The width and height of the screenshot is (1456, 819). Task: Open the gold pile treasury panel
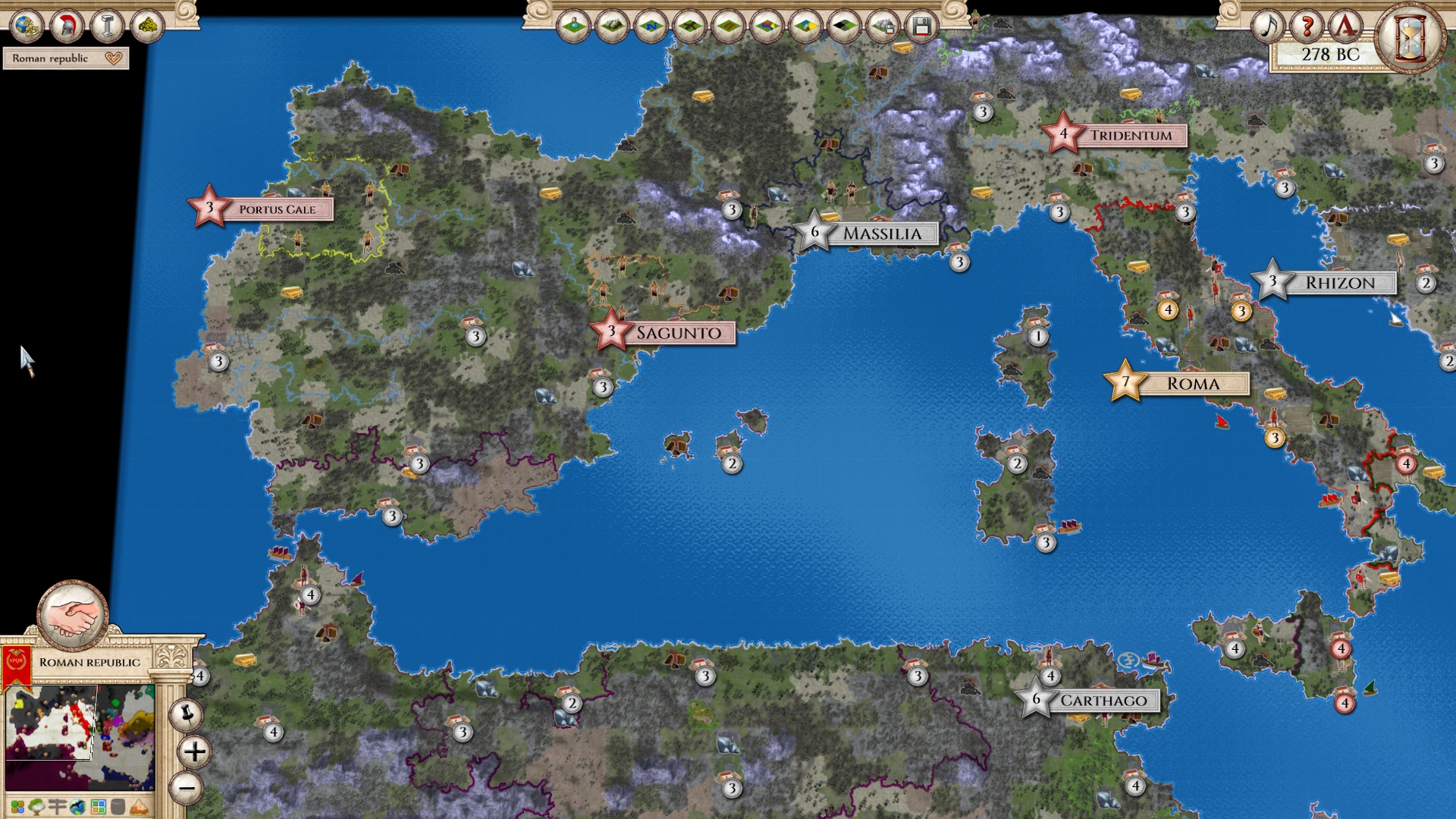click(x=148, y=27)
